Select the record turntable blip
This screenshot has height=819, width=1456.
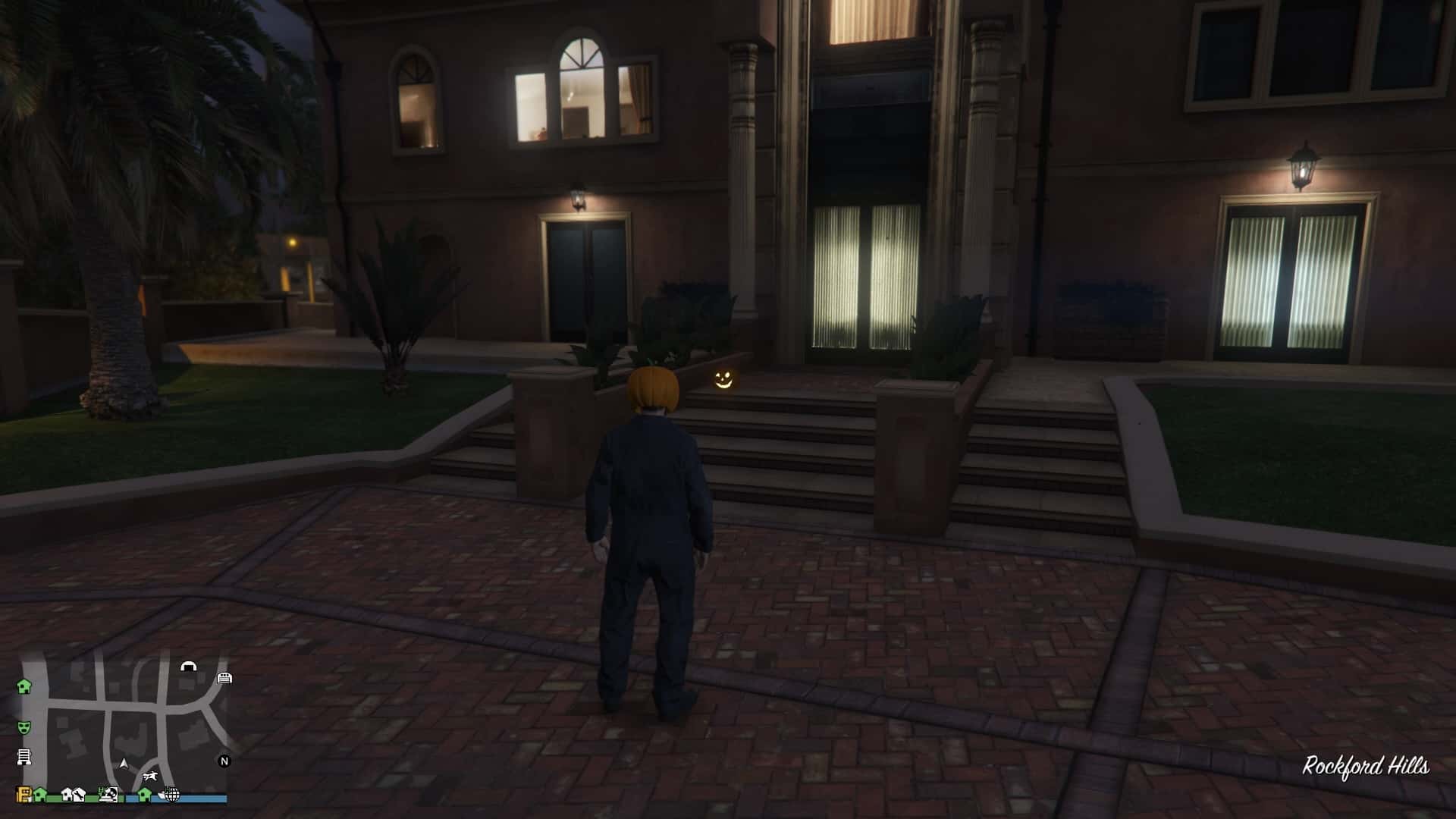click(110, 795)
